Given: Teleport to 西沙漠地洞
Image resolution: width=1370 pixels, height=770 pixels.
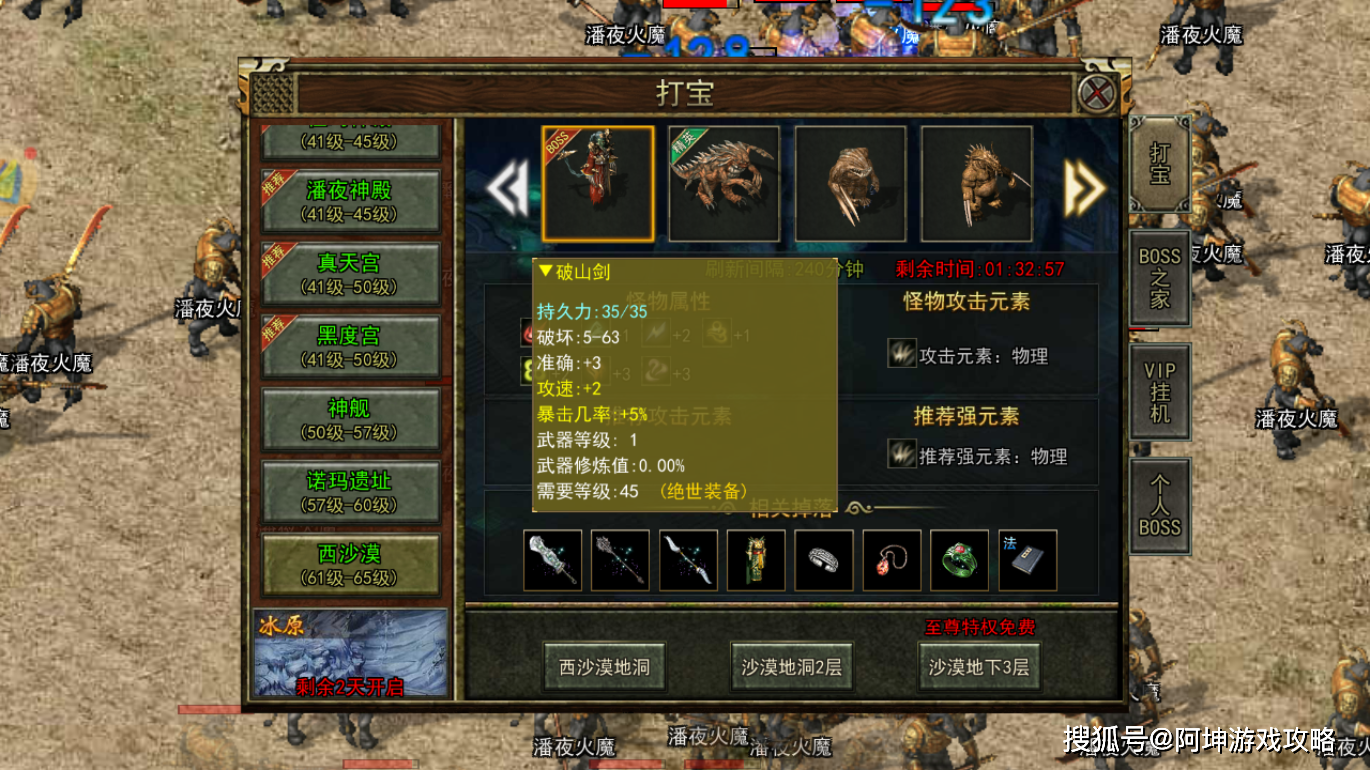Looking at the screenshot, I should pos(604,667).
